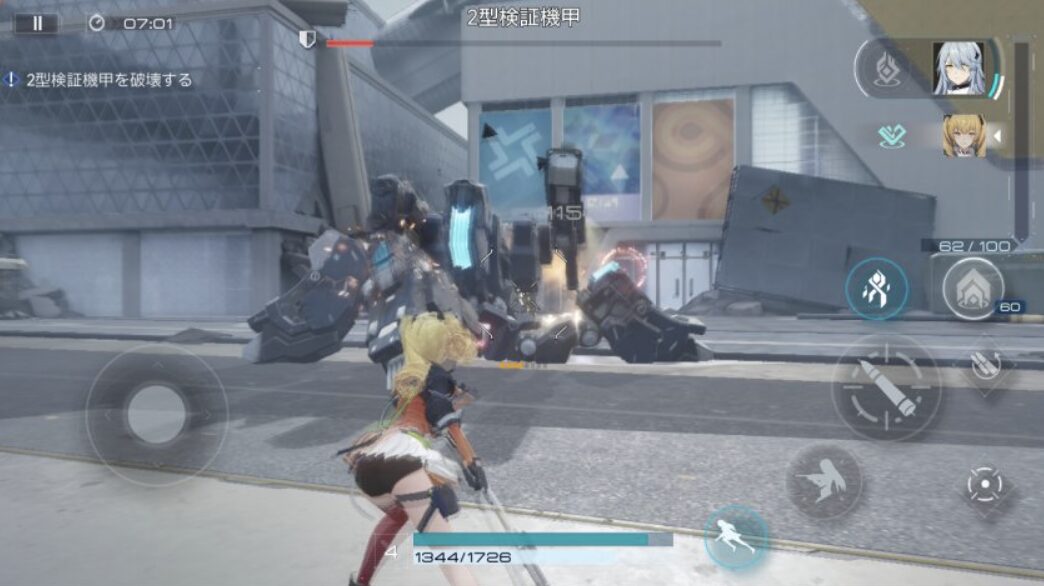This screenshot has height=586, width=1044.
Task: Toggle the crosshair aim mode button
Action: [x=985, y=486]
